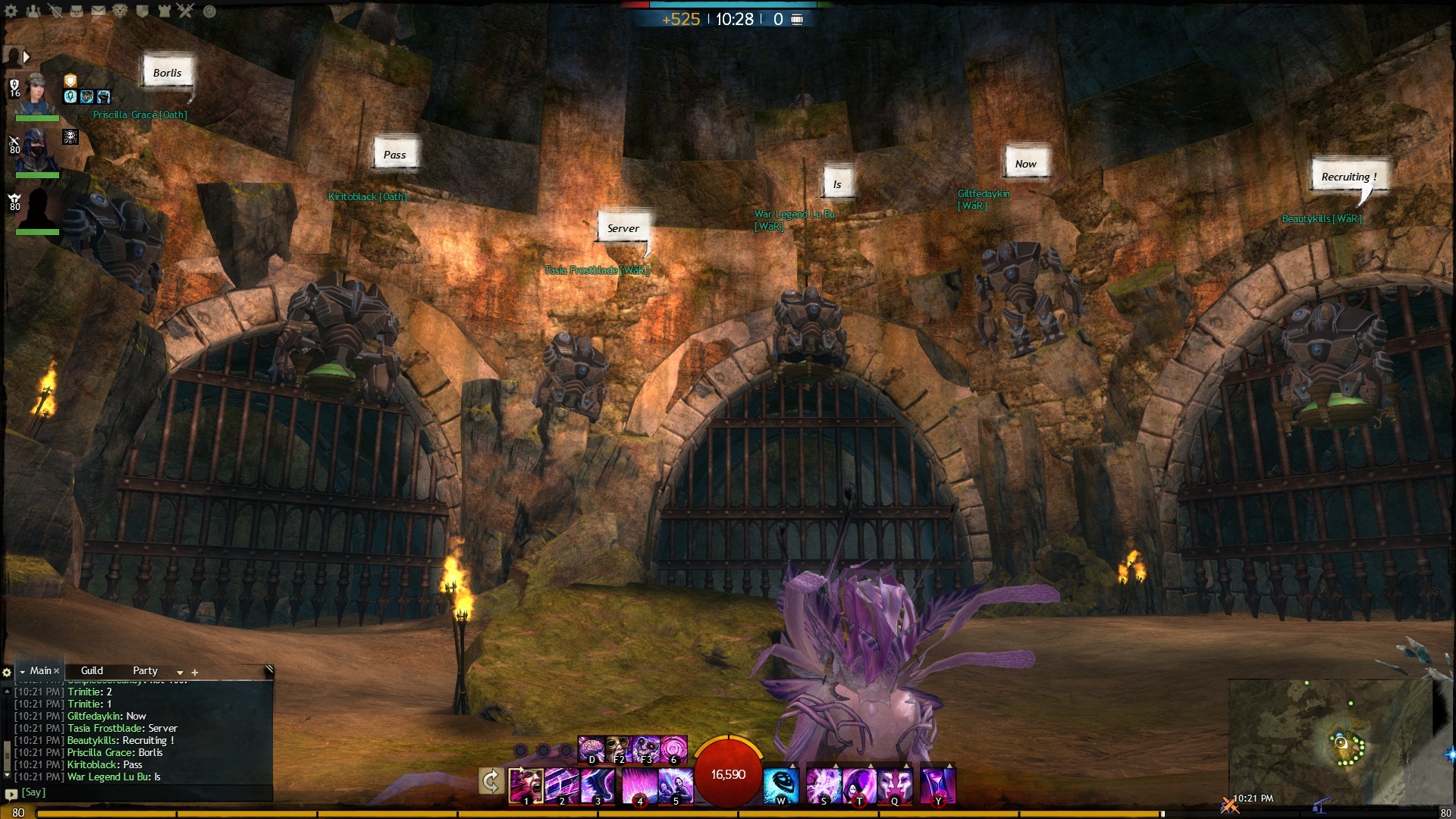Open the lion Black Lion Trading icon

coord(120,11)
